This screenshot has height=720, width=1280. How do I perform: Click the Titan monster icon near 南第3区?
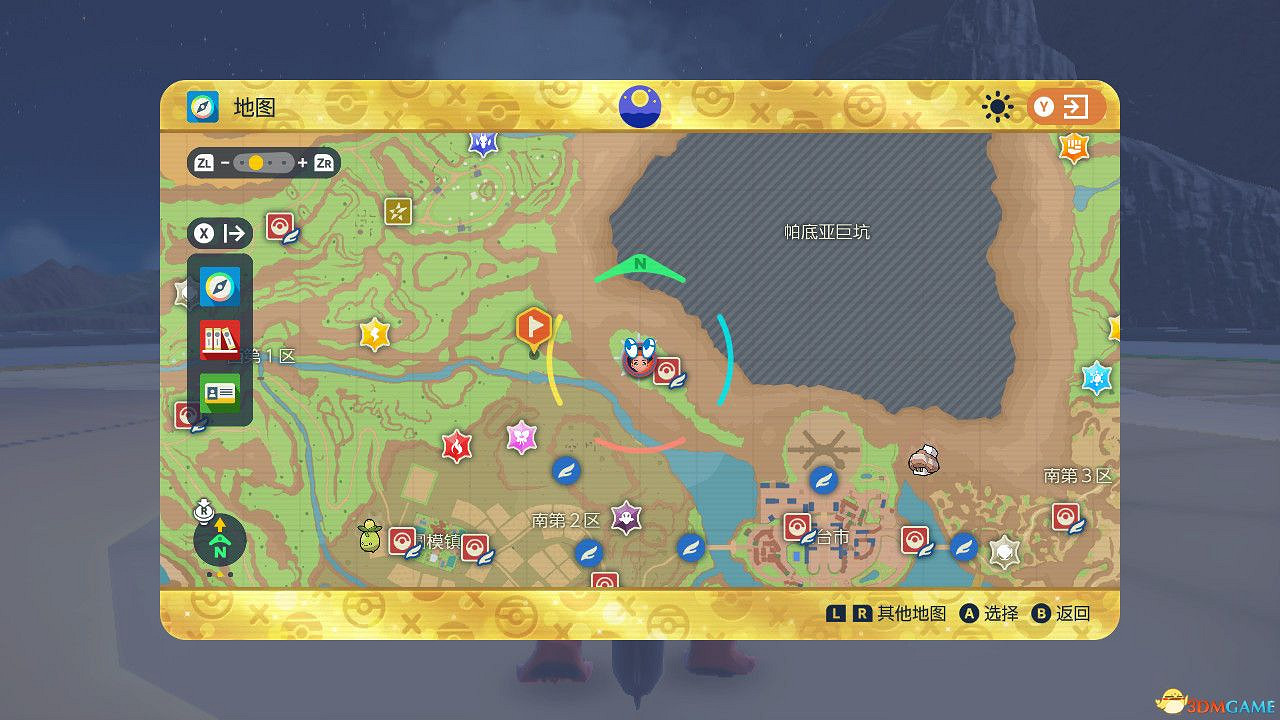[921, 461]
